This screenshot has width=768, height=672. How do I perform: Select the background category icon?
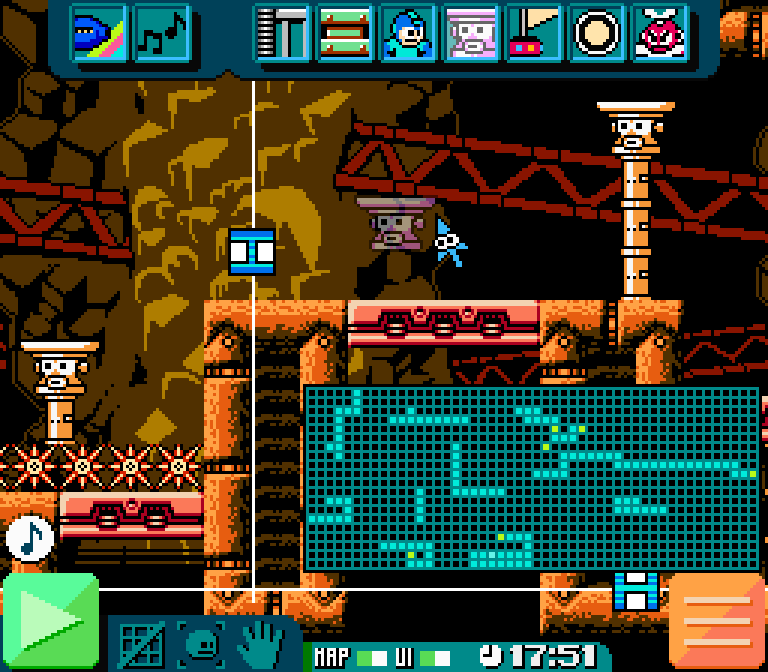[98, 33]
